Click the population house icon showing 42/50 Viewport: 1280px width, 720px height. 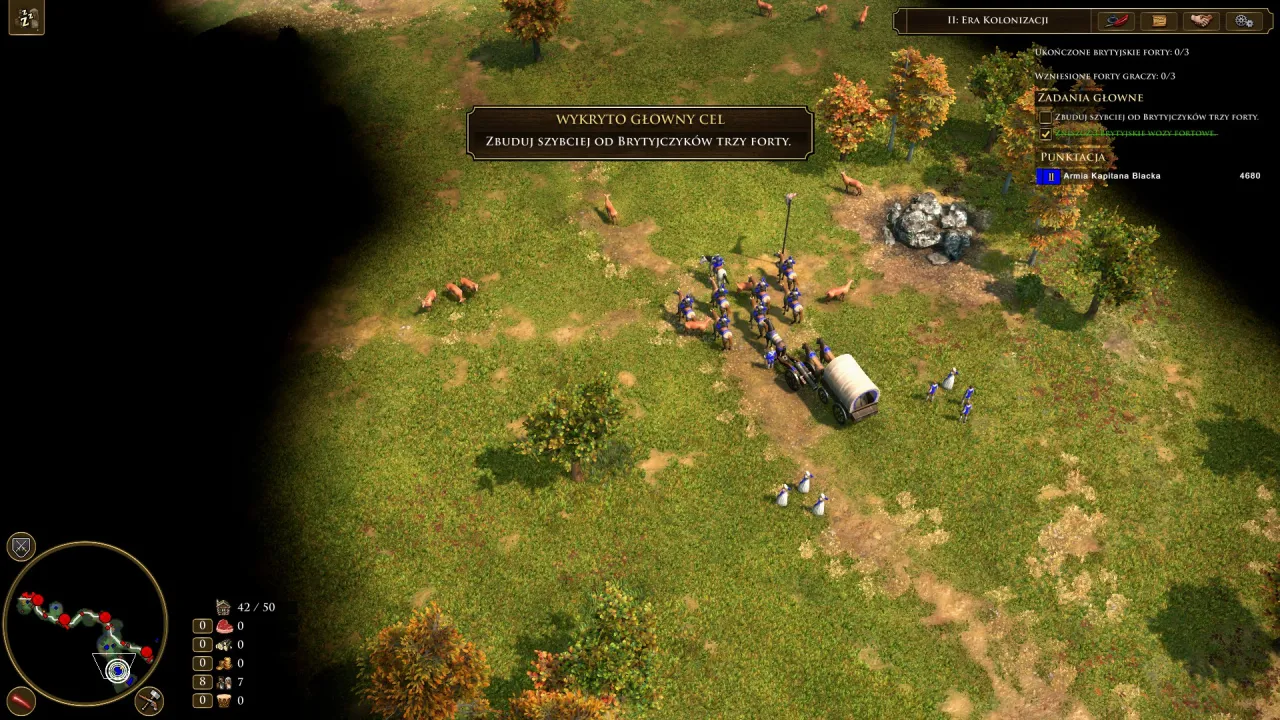(222, 607)
